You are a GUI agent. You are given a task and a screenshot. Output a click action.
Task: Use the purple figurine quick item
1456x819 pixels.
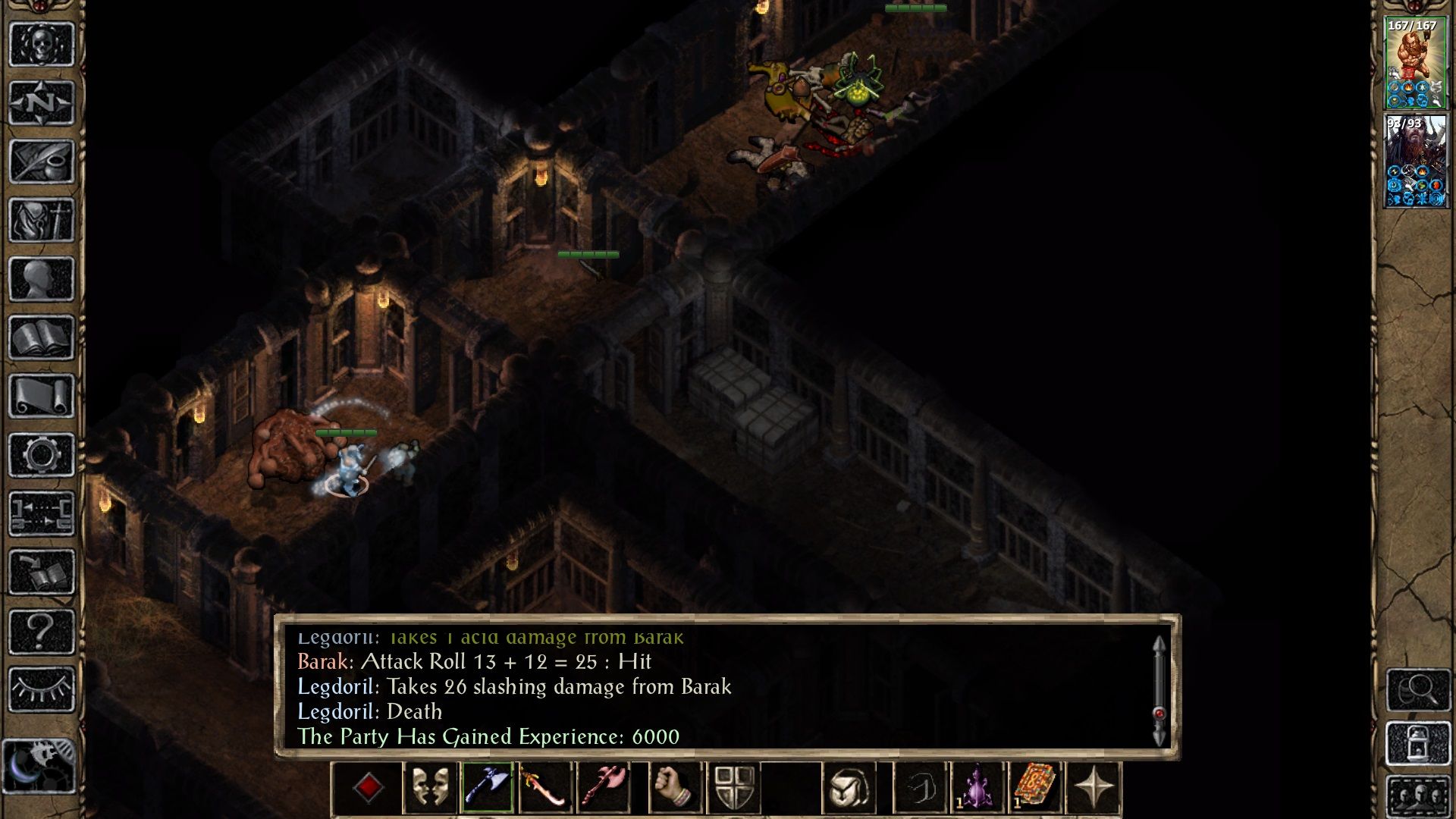tap(977, 788)
